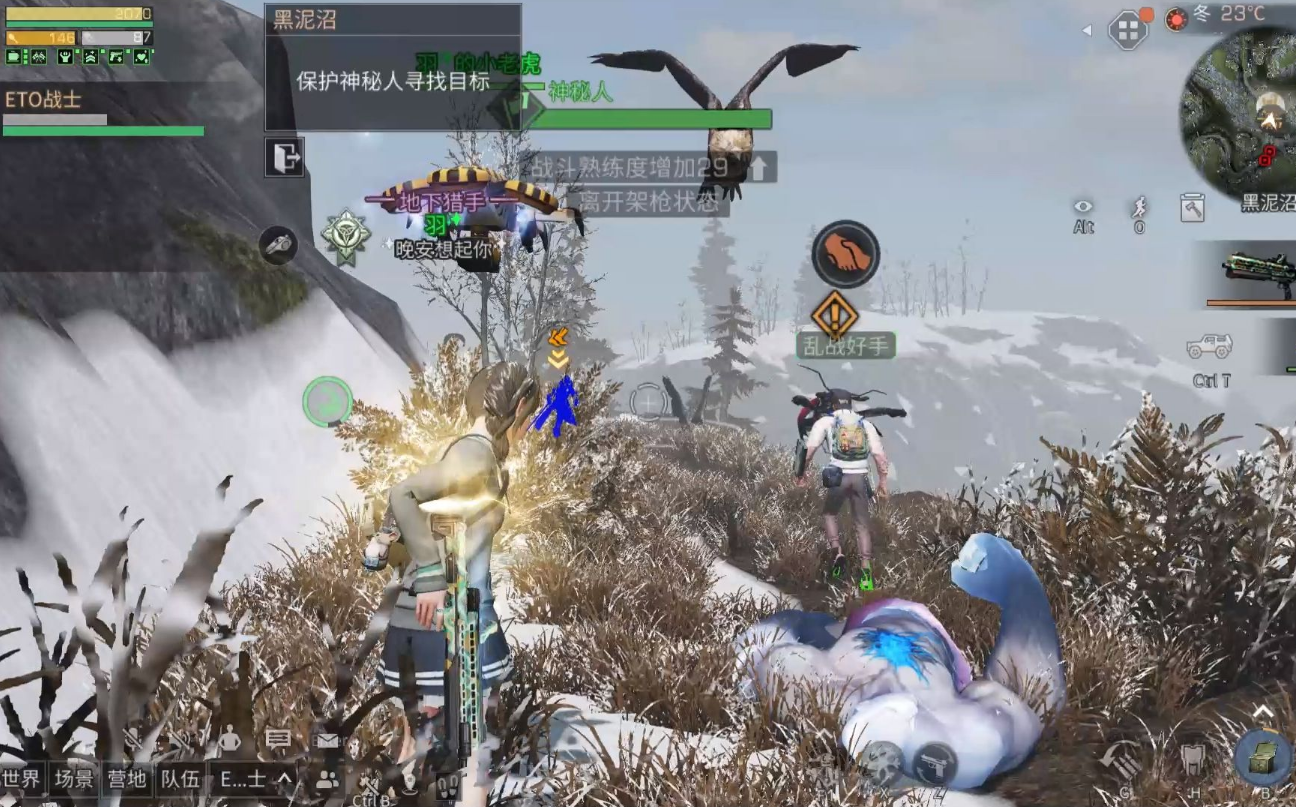Toggle the eye free-look icon

1083,207
